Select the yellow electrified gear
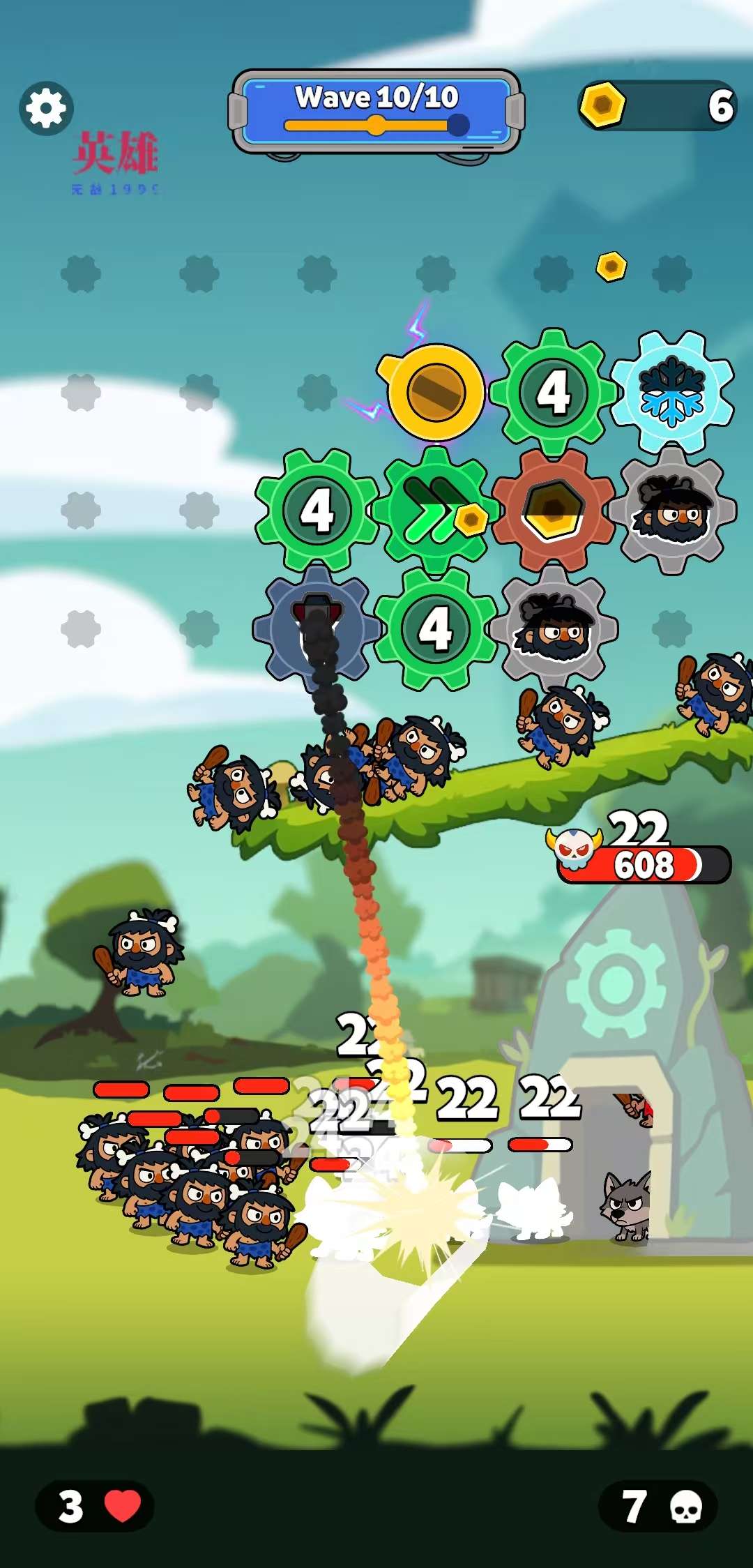 (x=435, y=391)
